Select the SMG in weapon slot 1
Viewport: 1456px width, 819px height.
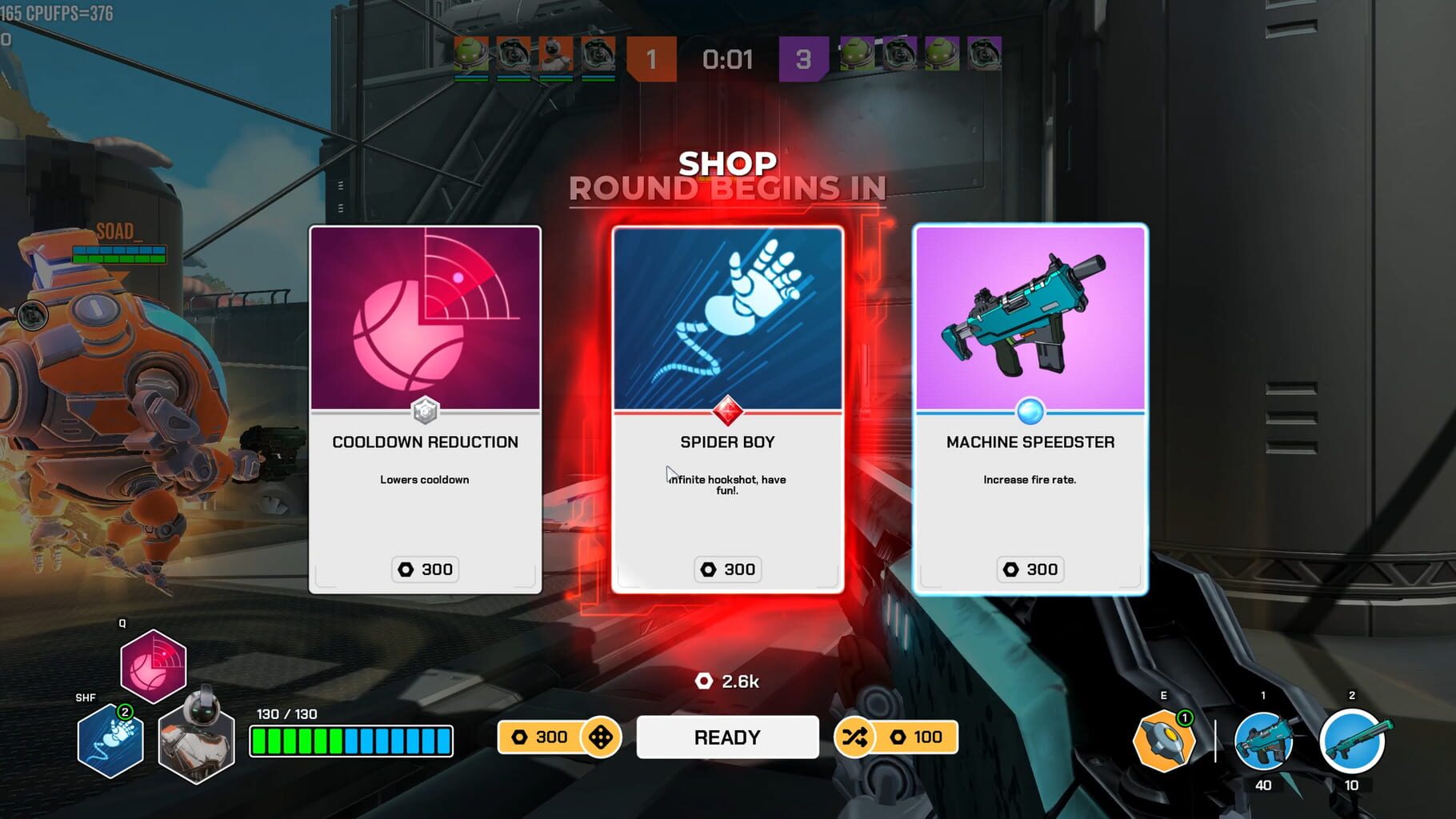coord(1264,742)
